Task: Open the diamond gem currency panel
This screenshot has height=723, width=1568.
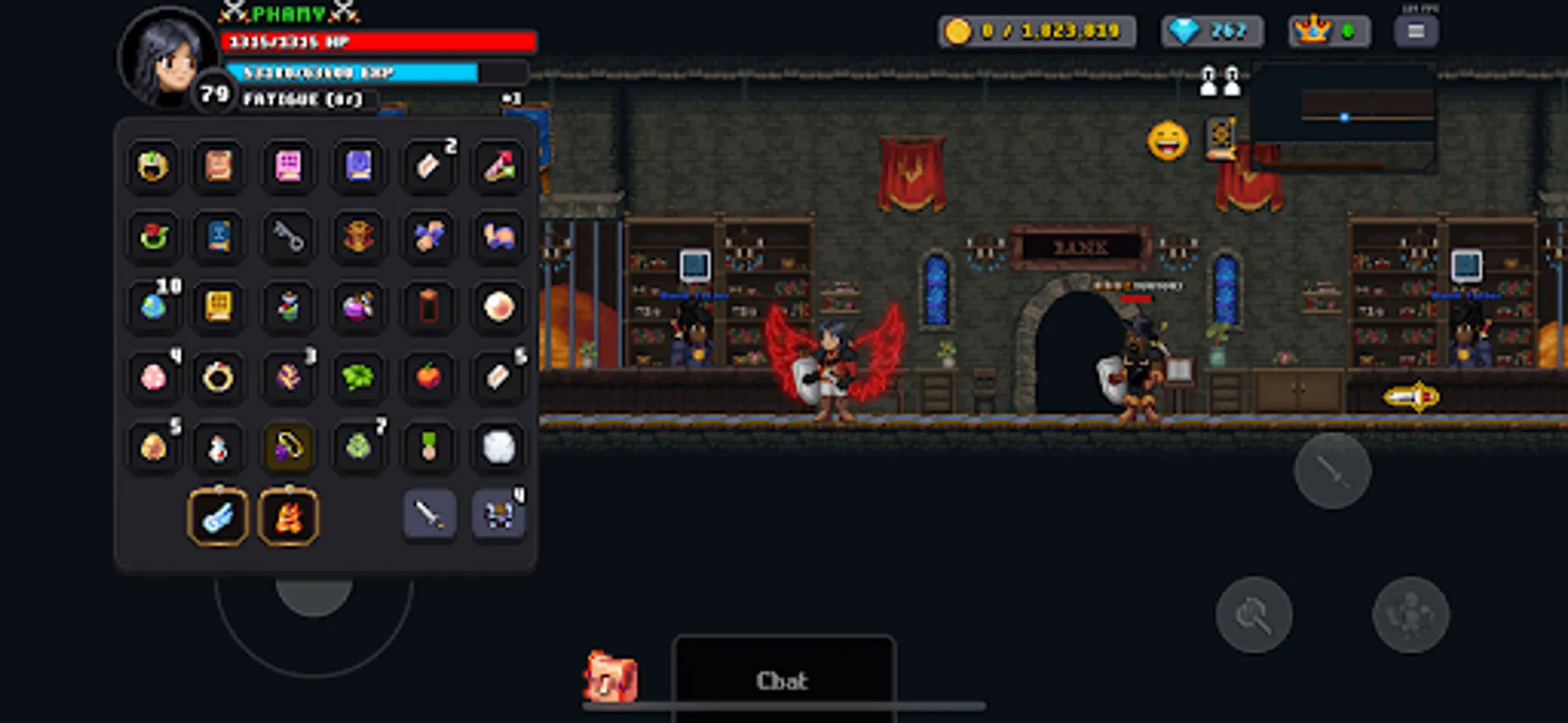Action: (1212, 32)
